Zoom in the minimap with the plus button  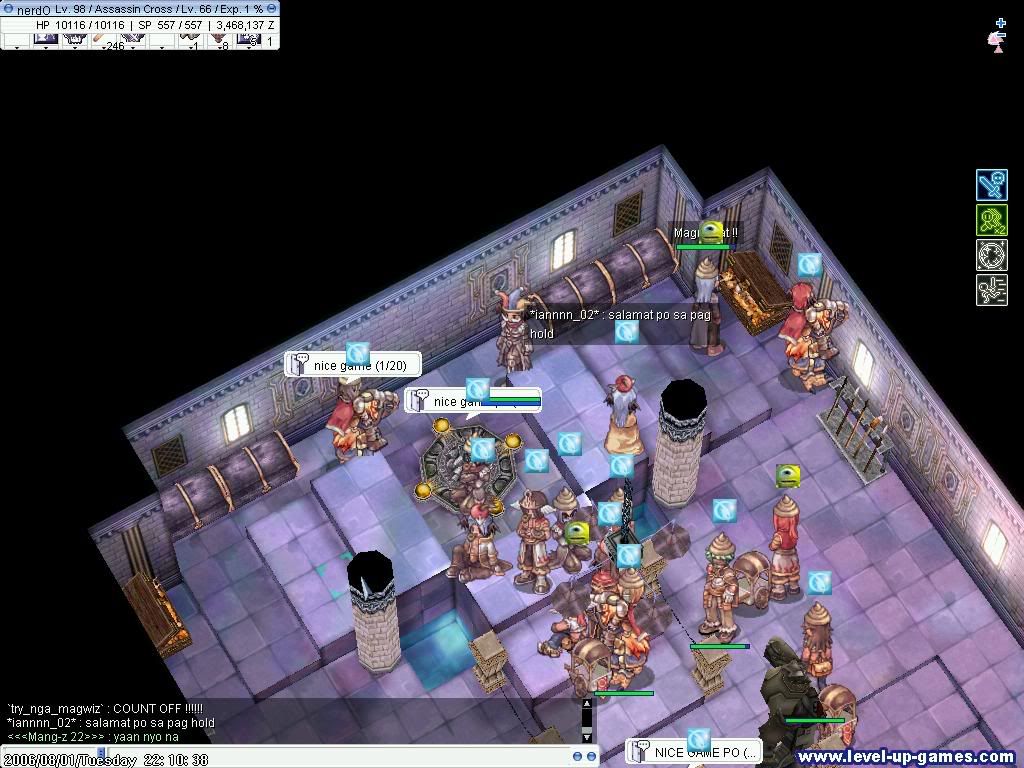click(x=1000, y=22)
